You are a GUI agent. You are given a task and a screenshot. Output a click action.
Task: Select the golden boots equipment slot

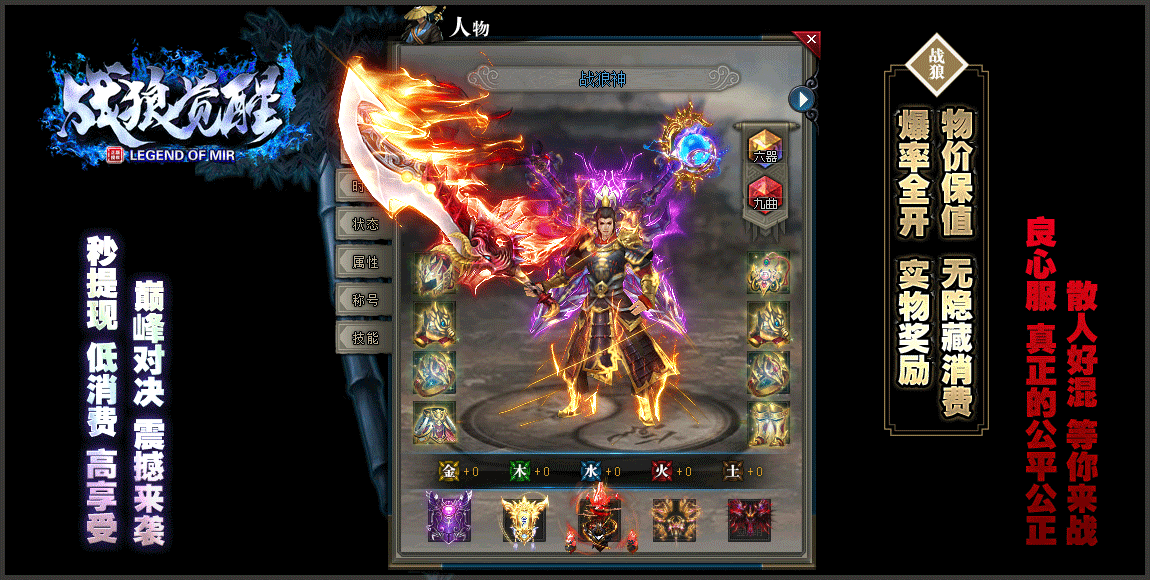point(768,423)
